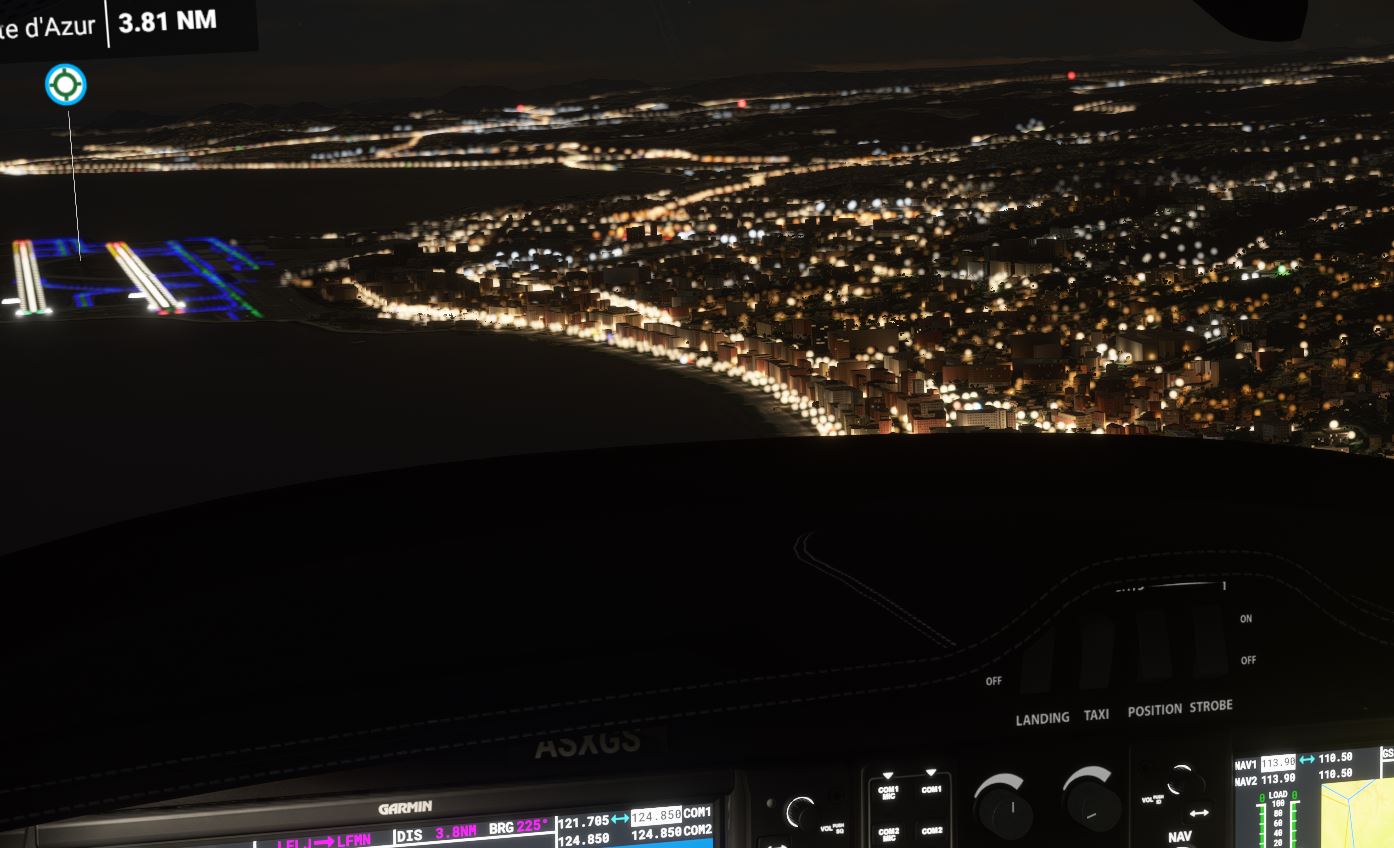Click the airport waypoint marker icon
The image size is (1394, 848).
tap(66, 85)
